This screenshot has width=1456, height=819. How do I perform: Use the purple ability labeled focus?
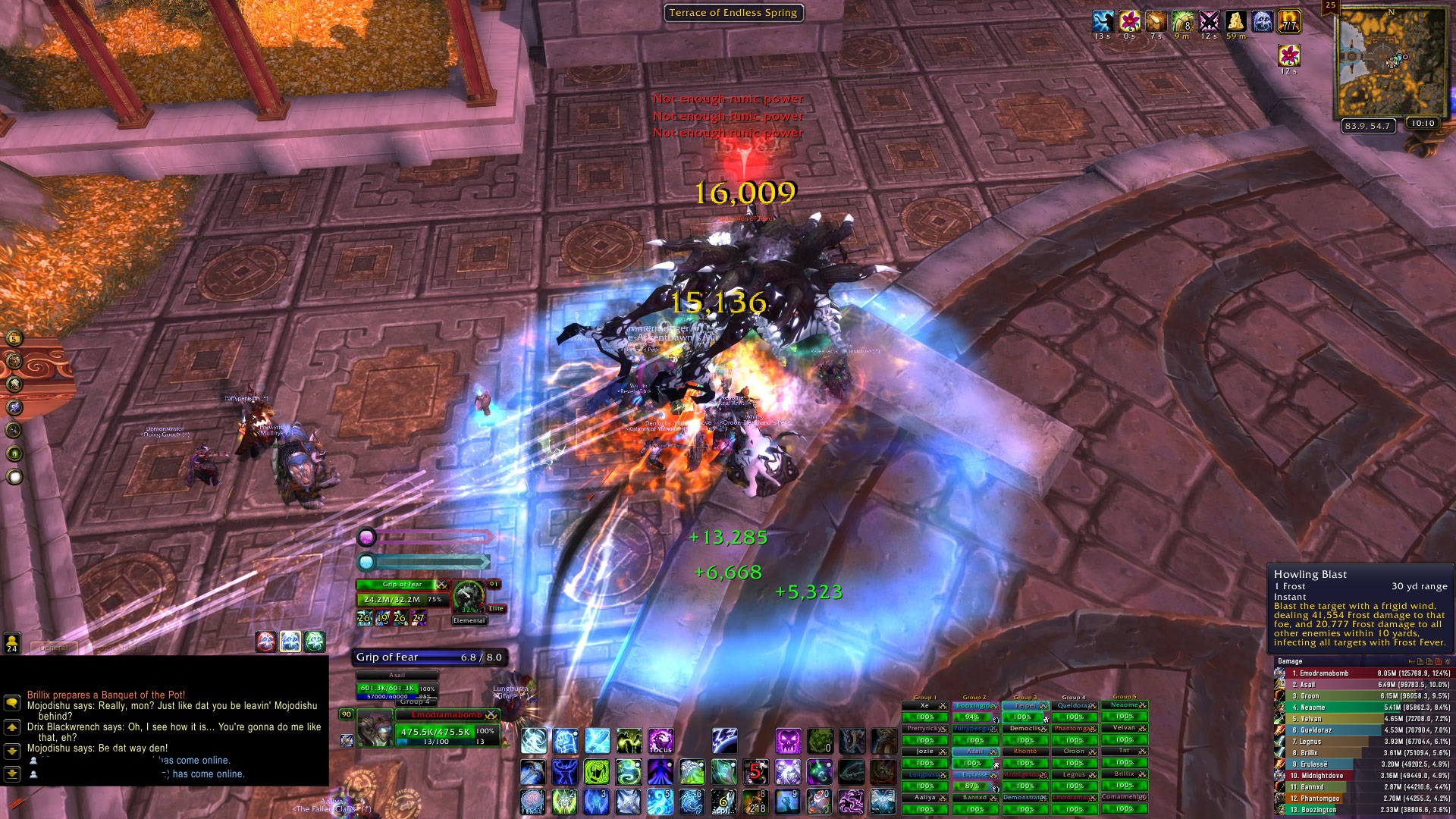(x=661, y=741)
